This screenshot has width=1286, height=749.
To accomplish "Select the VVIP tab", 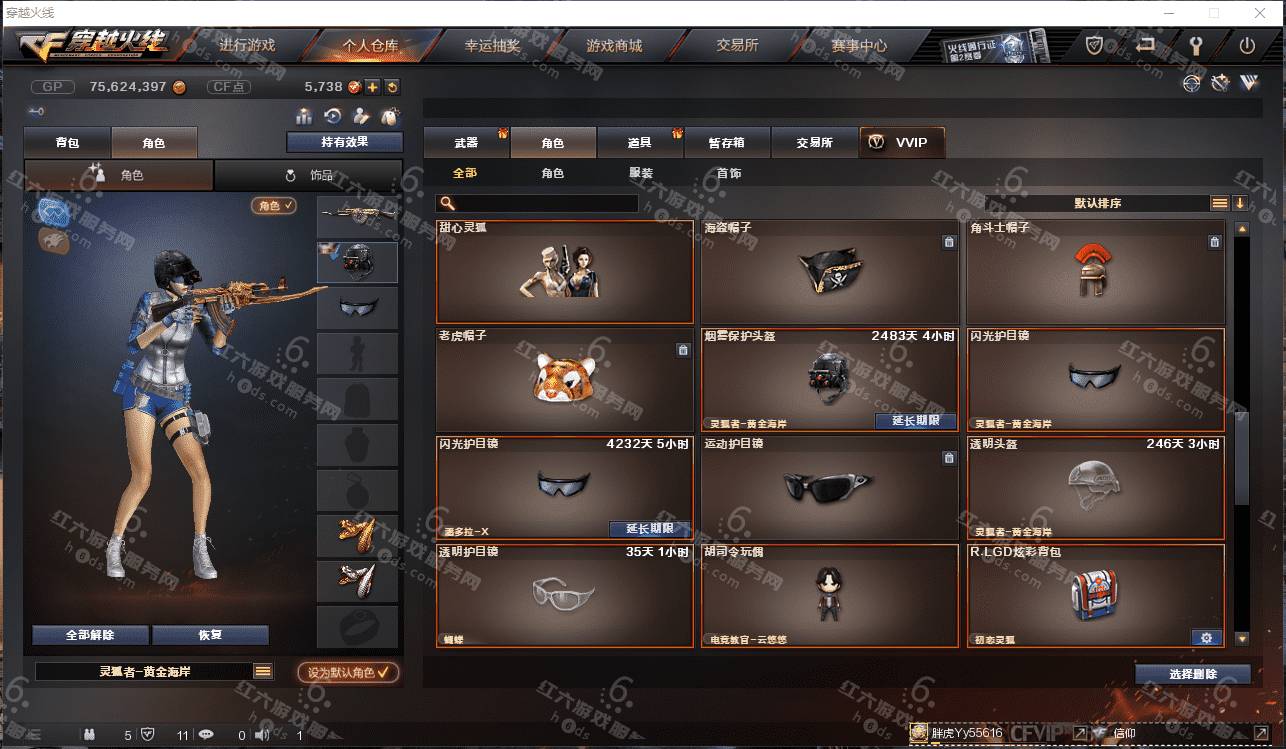I will coord(901,143).
